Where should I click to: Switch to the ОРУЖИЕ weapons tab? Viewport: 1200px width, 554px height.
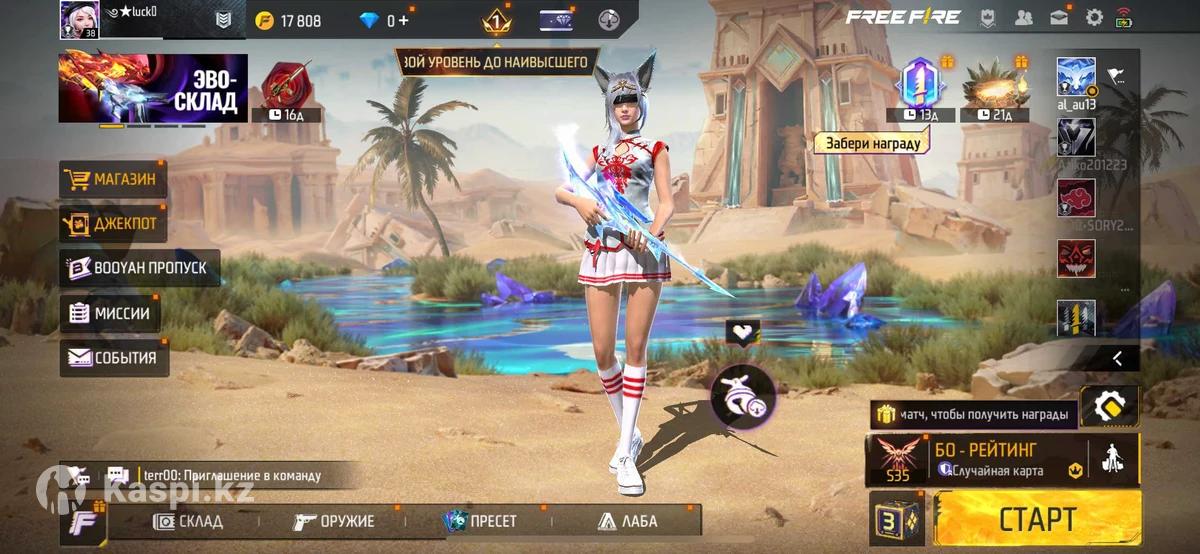coord(335,521)
